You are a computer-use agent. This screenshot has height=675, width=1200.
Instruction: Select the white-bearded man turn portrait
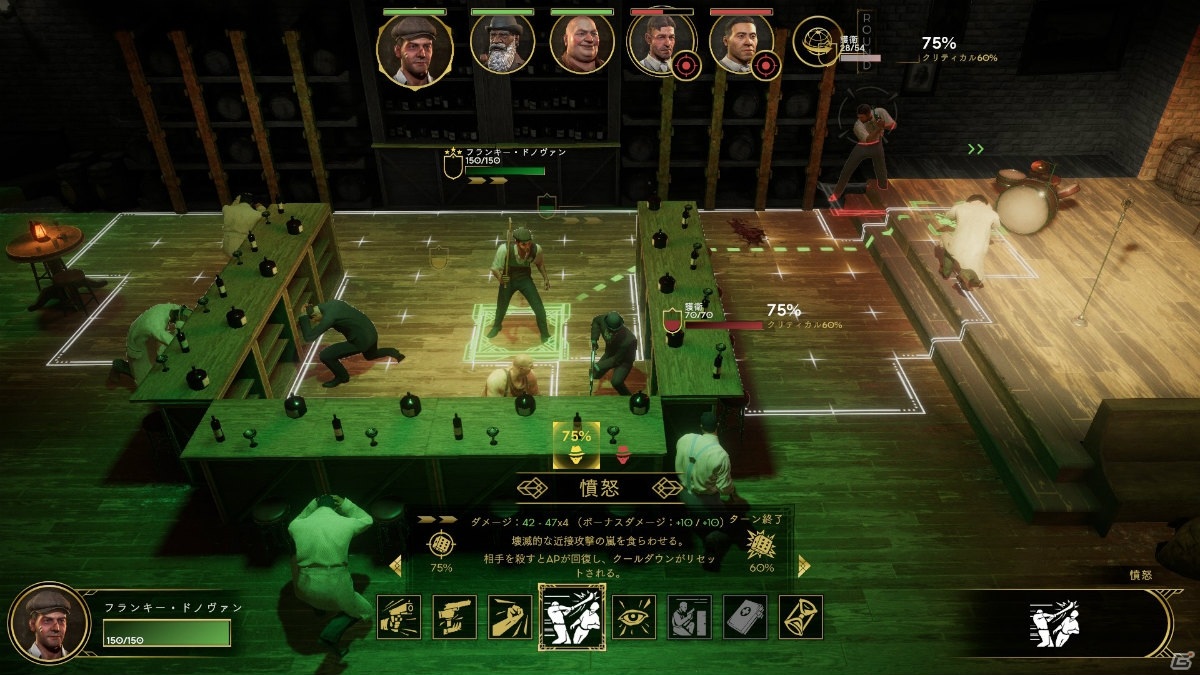[x=502, y=45]
